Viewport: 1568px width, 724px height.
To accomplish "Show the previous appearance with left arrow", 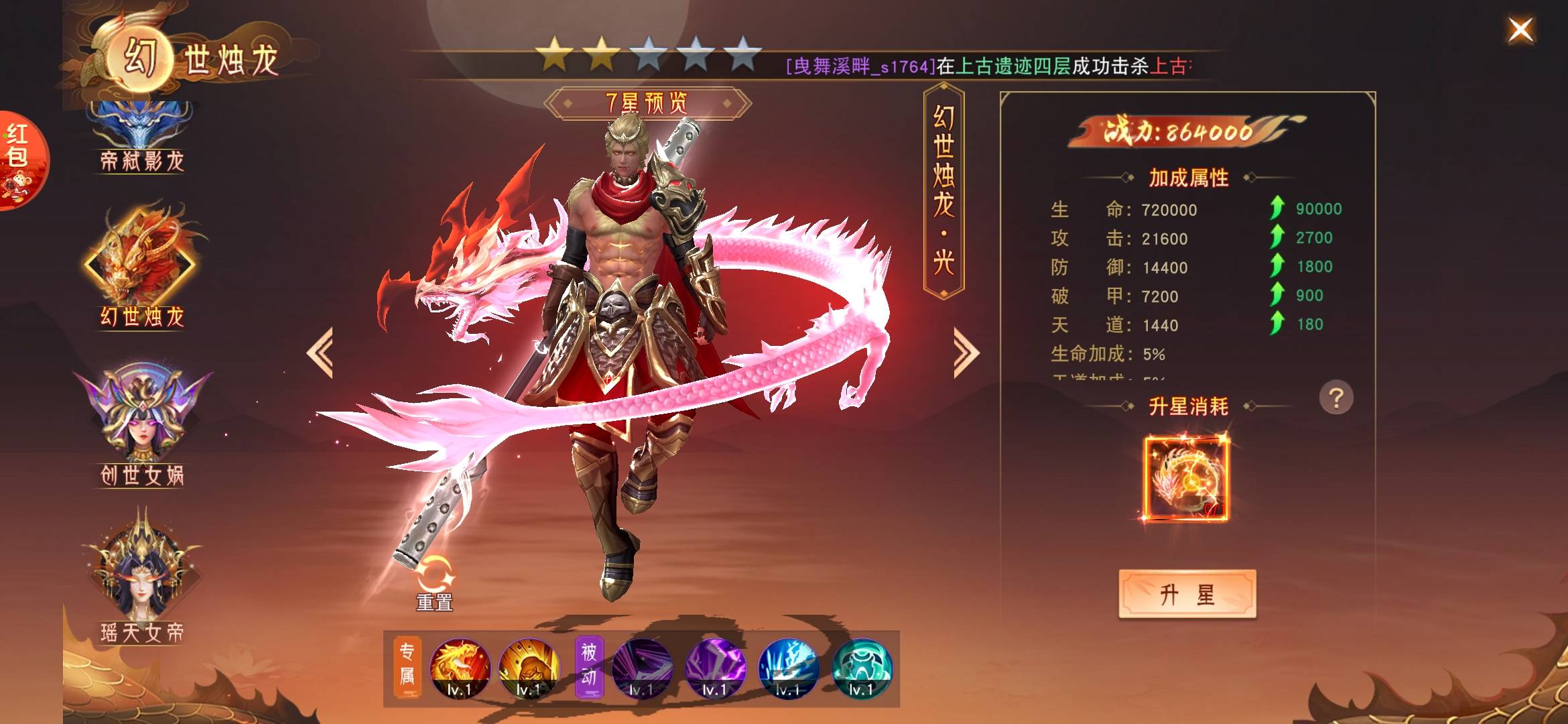I will pyautogui.click(x=320, y=353).
